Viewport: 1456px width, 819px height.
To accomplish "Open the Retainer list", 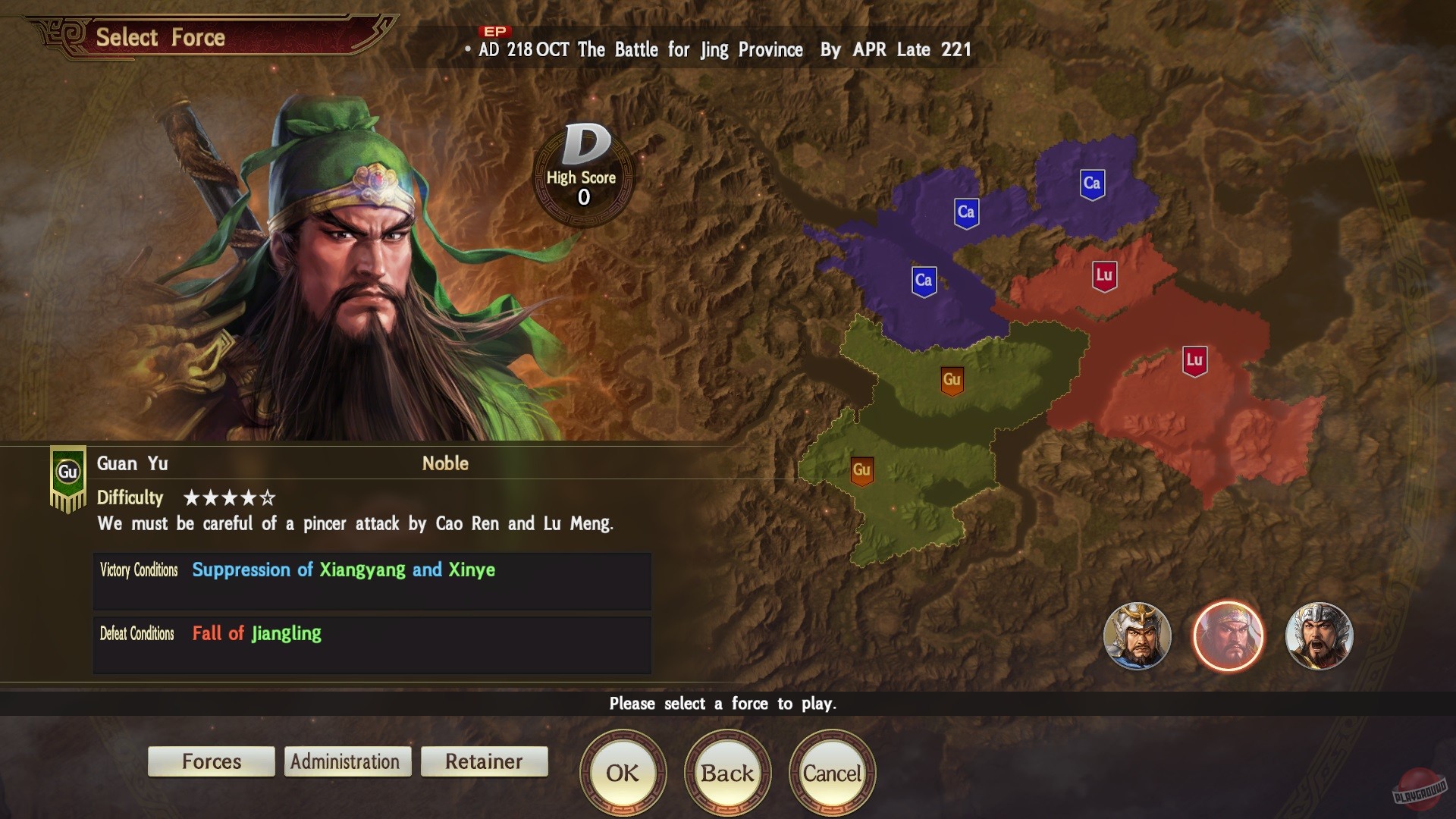I will pyautogui.click(x=484, y=761).
